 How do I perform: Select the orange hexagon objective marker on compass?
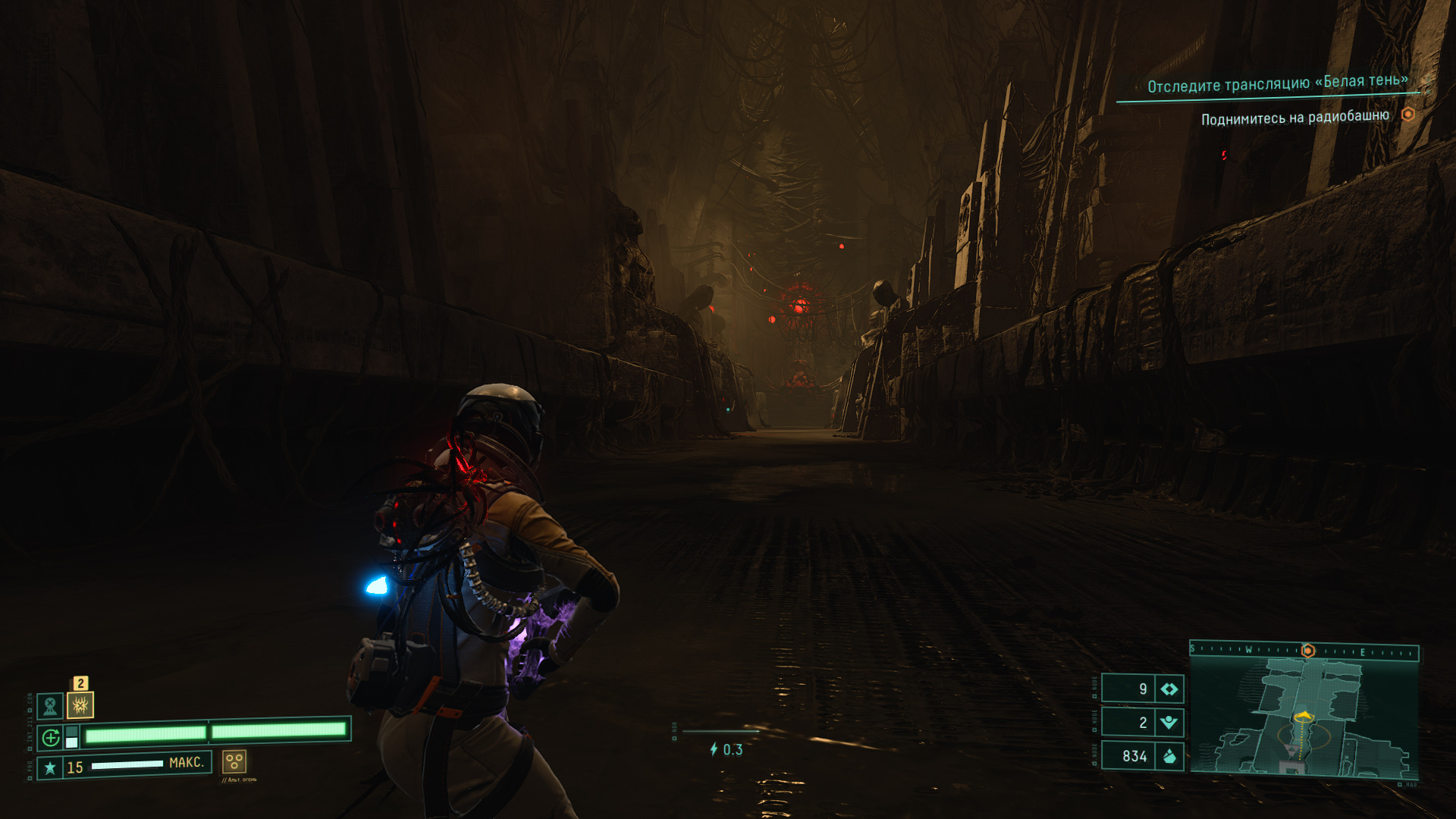point(1307,651)
